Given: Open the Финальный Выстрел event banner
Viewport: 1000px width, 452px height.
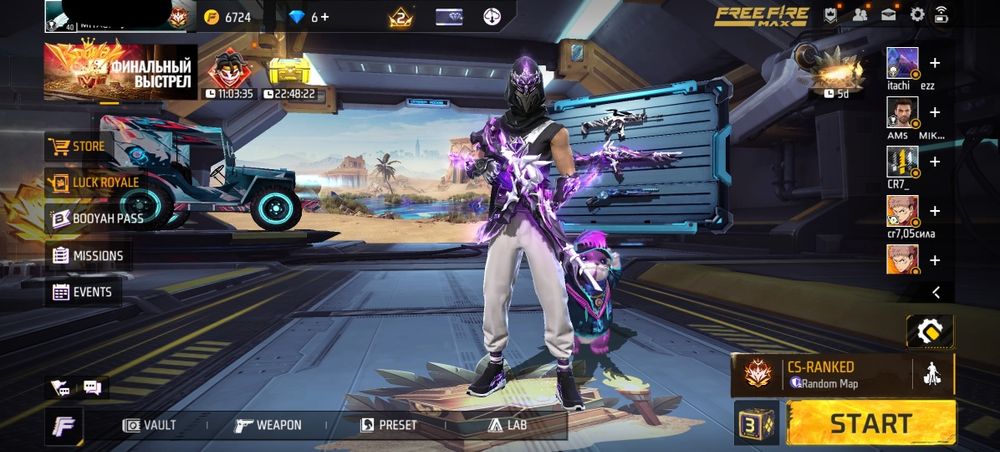Looking at the screenshot, I should (120, 70).
